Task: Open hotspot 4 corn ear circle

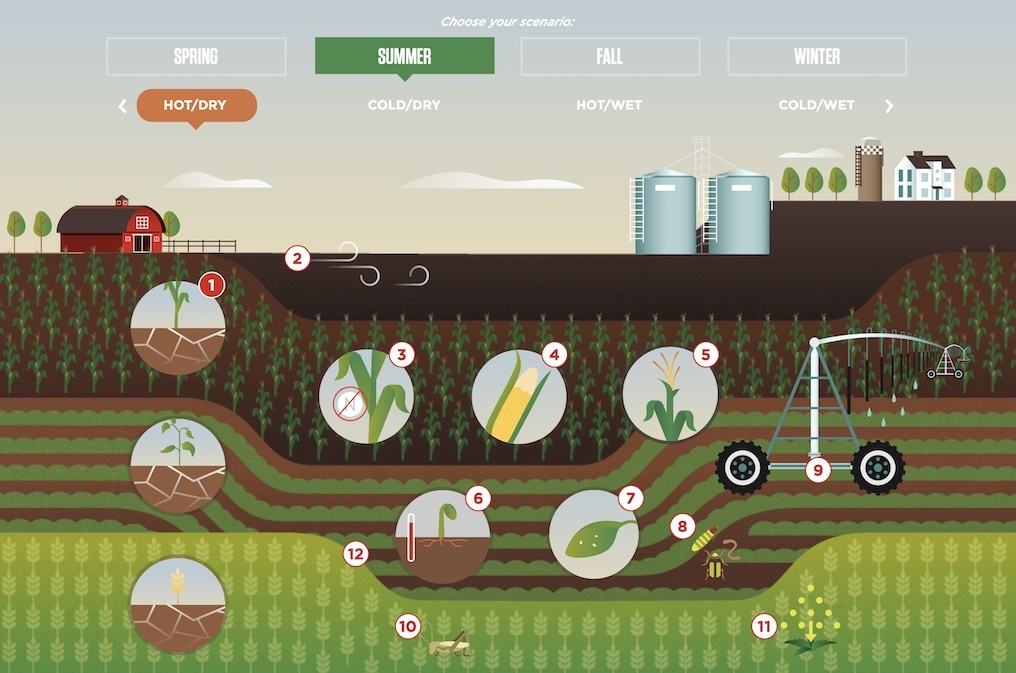Action: [x=554, y=354]
